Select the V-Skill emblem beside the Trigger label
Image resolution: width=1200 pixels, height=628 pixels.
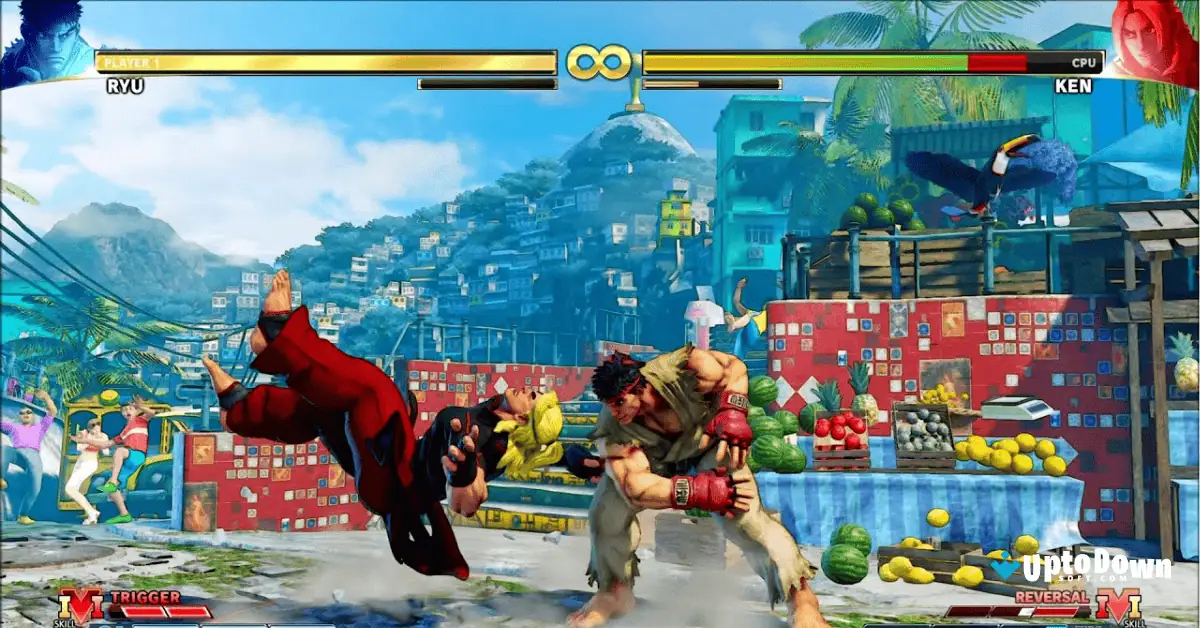(x=79, y=606)
